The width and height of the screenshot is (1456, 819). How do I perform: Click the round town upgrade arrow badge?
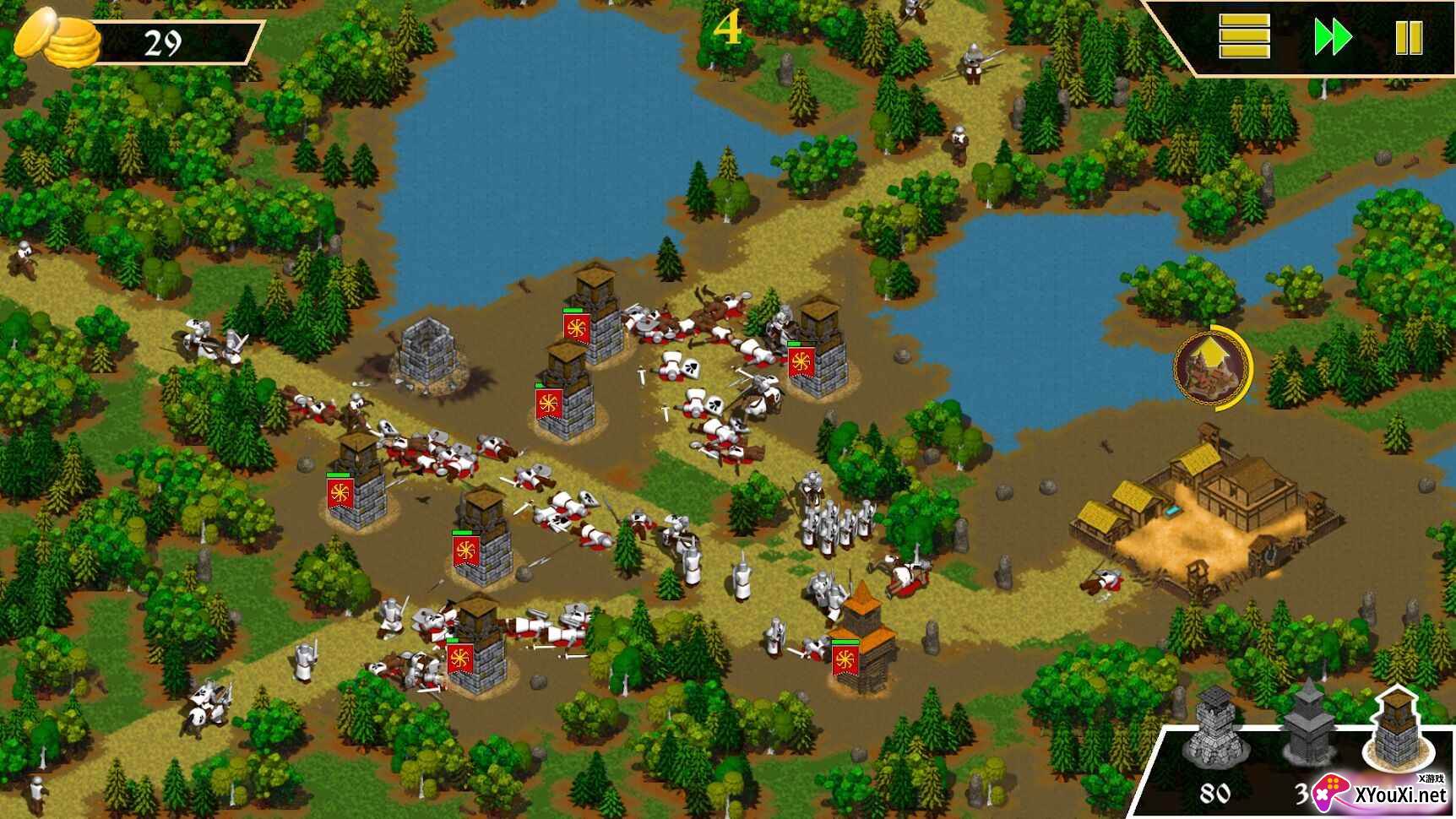pyautogui.click(x=1213, y=367)
